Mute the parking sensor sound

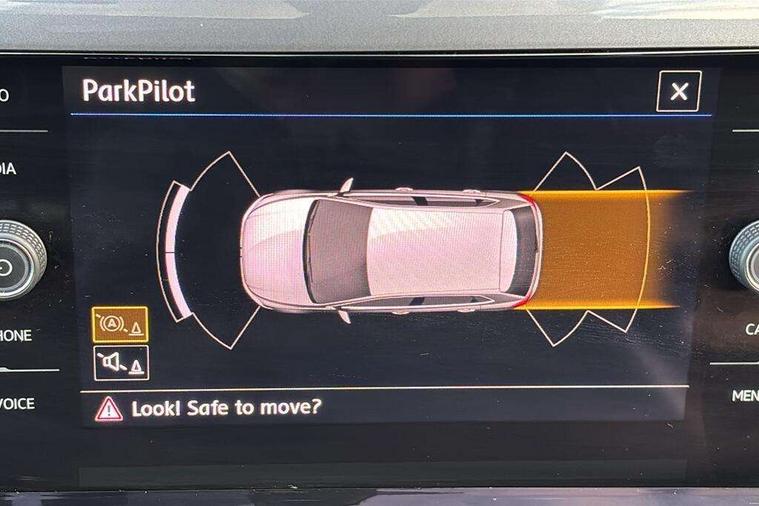pos(120,362)
